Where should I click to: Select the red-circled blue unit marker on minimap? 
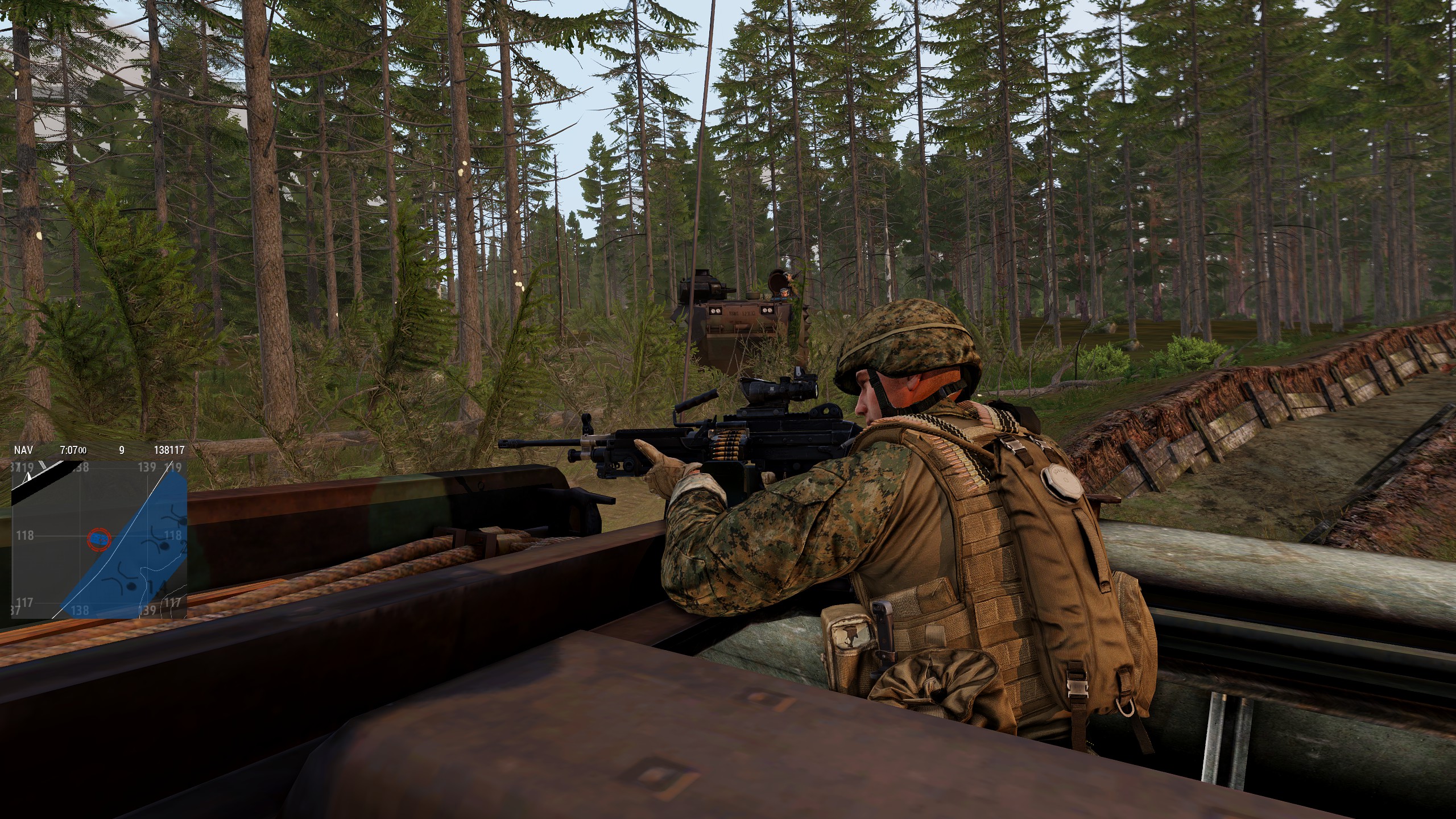pos(99,537)
